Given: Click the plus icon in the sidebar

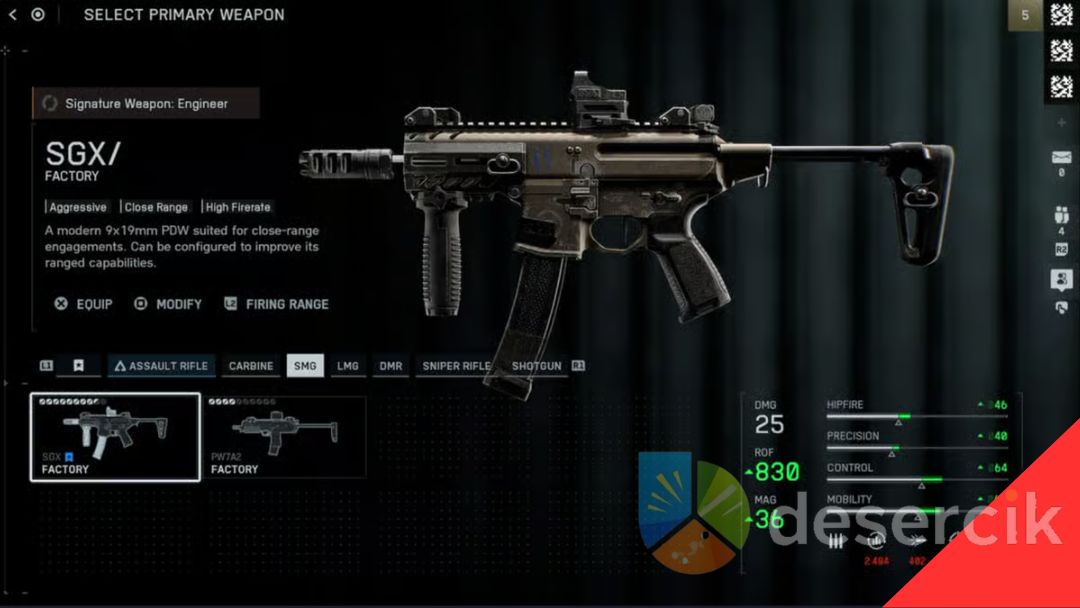Looking at the screenshot, I should [x=1061, y=122].
